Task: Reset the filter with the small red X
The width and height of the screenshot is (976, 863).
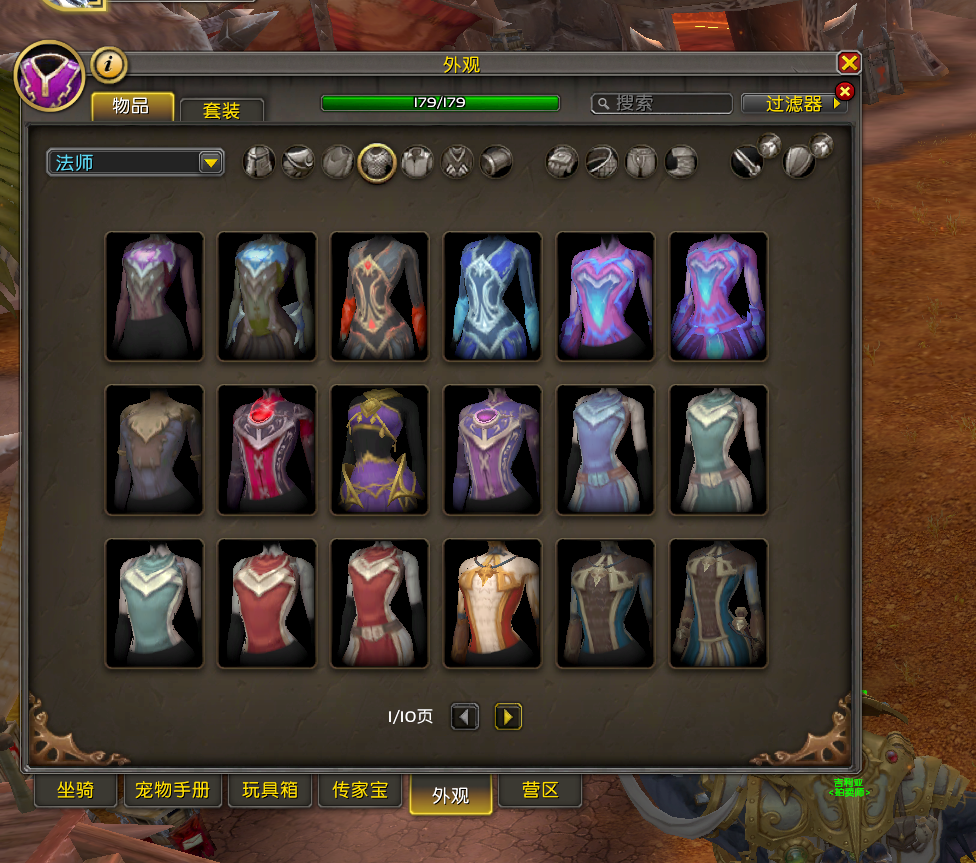Action: click(844, 92)
